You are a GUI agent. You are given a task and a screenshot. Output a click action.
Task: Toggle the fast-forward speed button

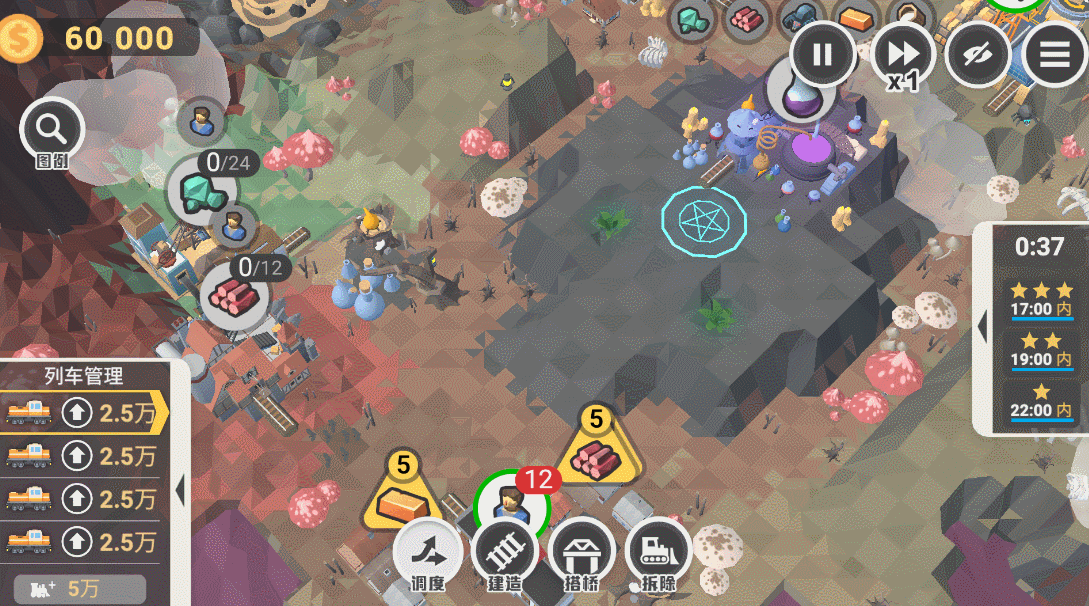pyautogui.click(x=902, y=54)
